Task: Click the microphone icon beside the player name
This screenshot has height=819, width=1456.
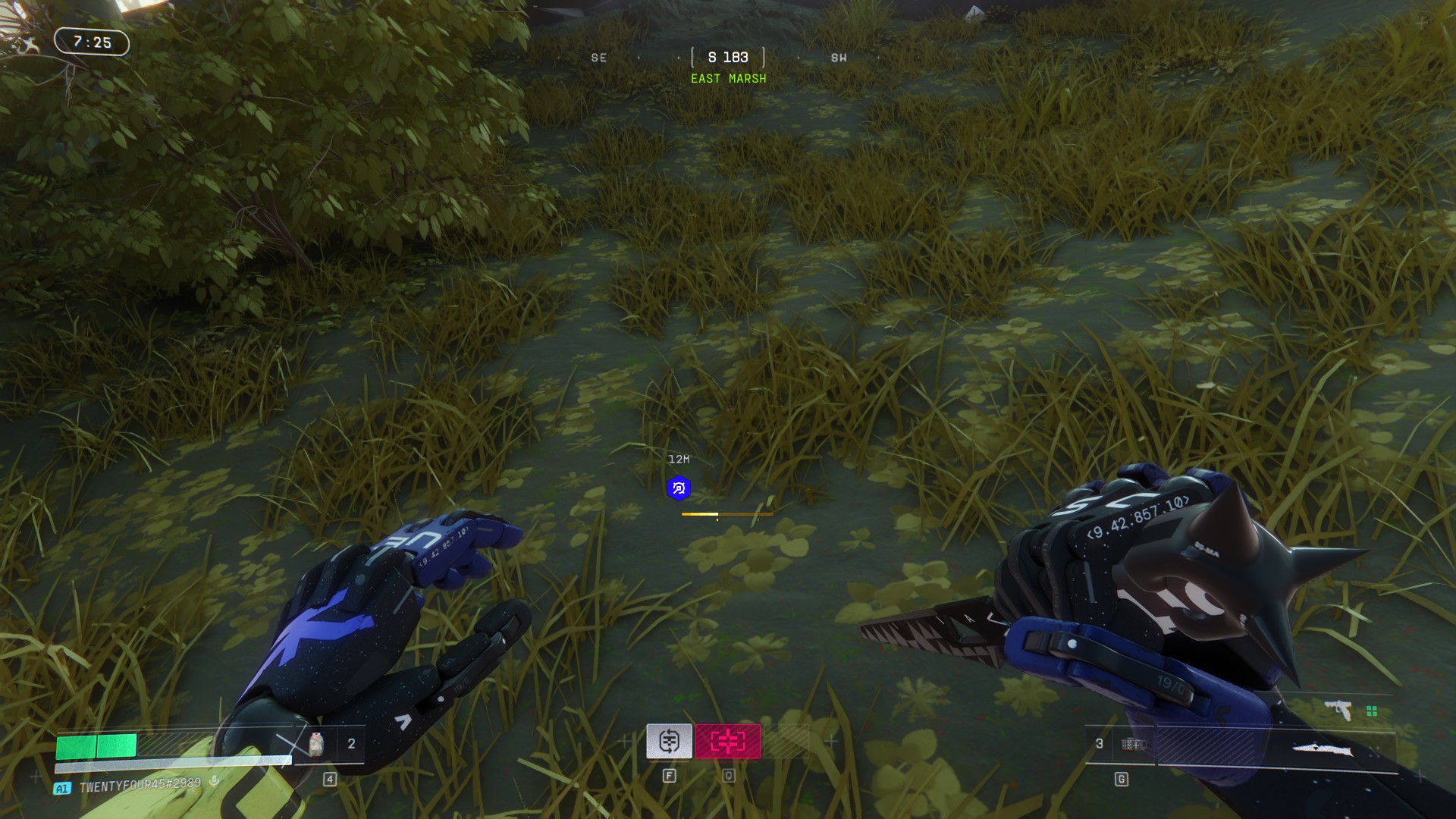Action: [x=215, y=781]
